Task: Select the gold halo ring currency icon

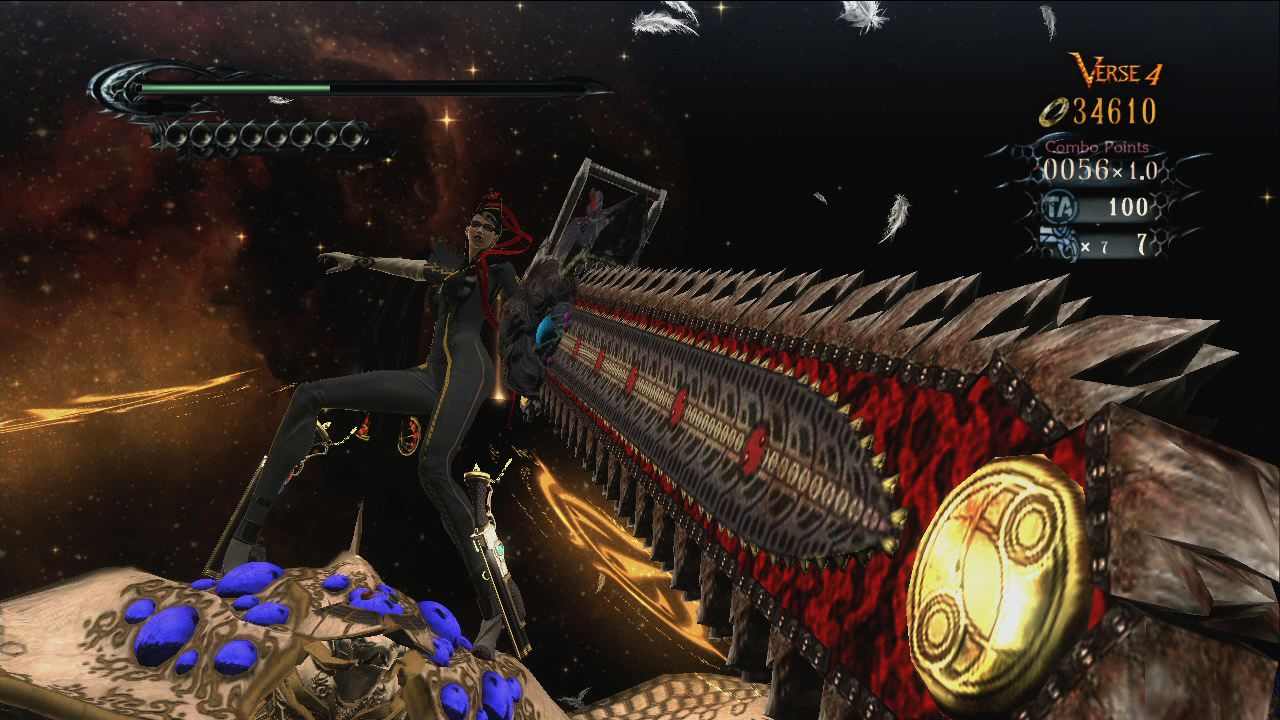Action: pyautogui.click(x=1054, y=112)
